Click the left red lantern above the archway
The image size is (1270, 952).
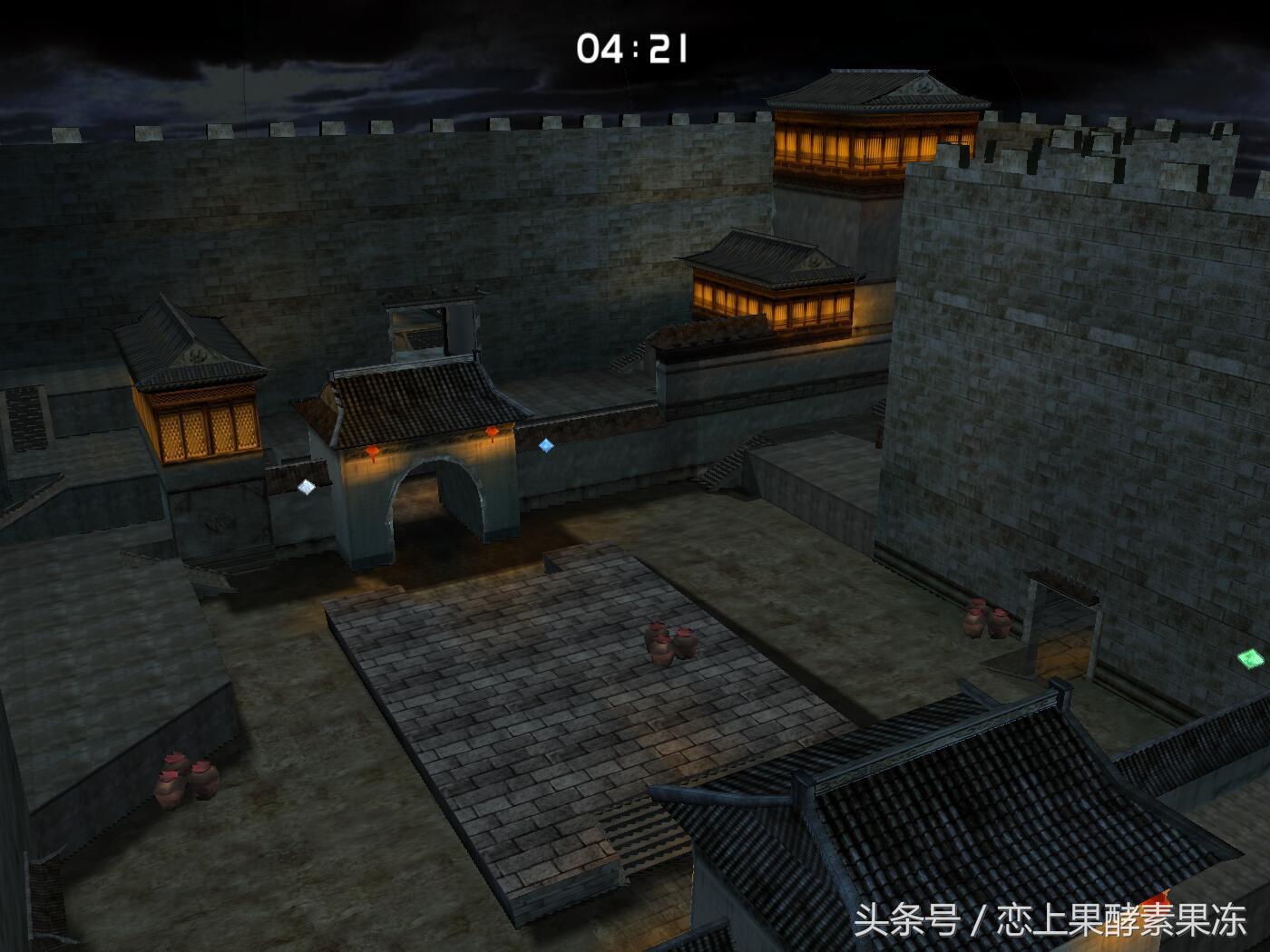point(372,451)
